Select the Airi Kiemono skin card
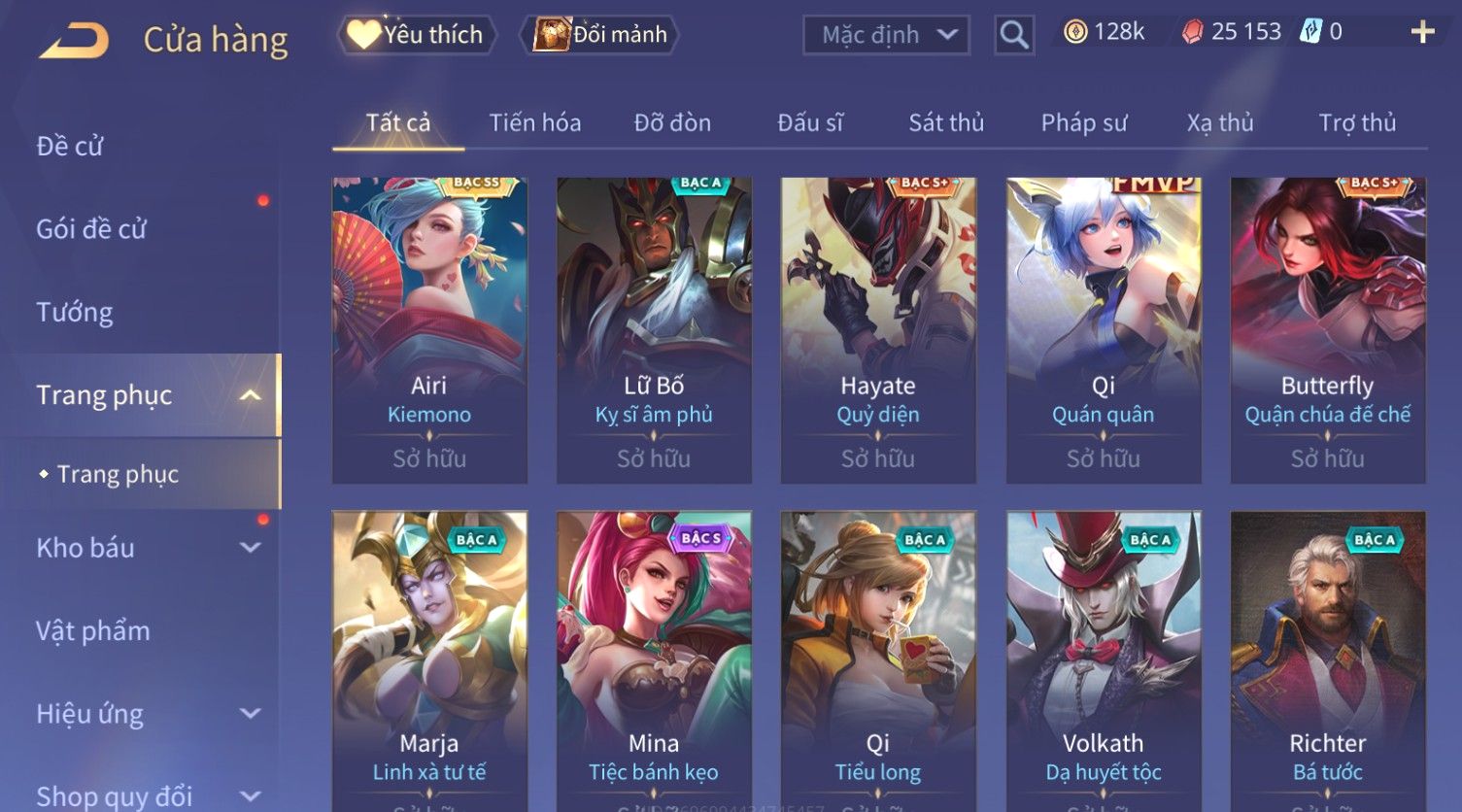The width and height of the screenshot is (1462, 812). (x=429, y=330)
